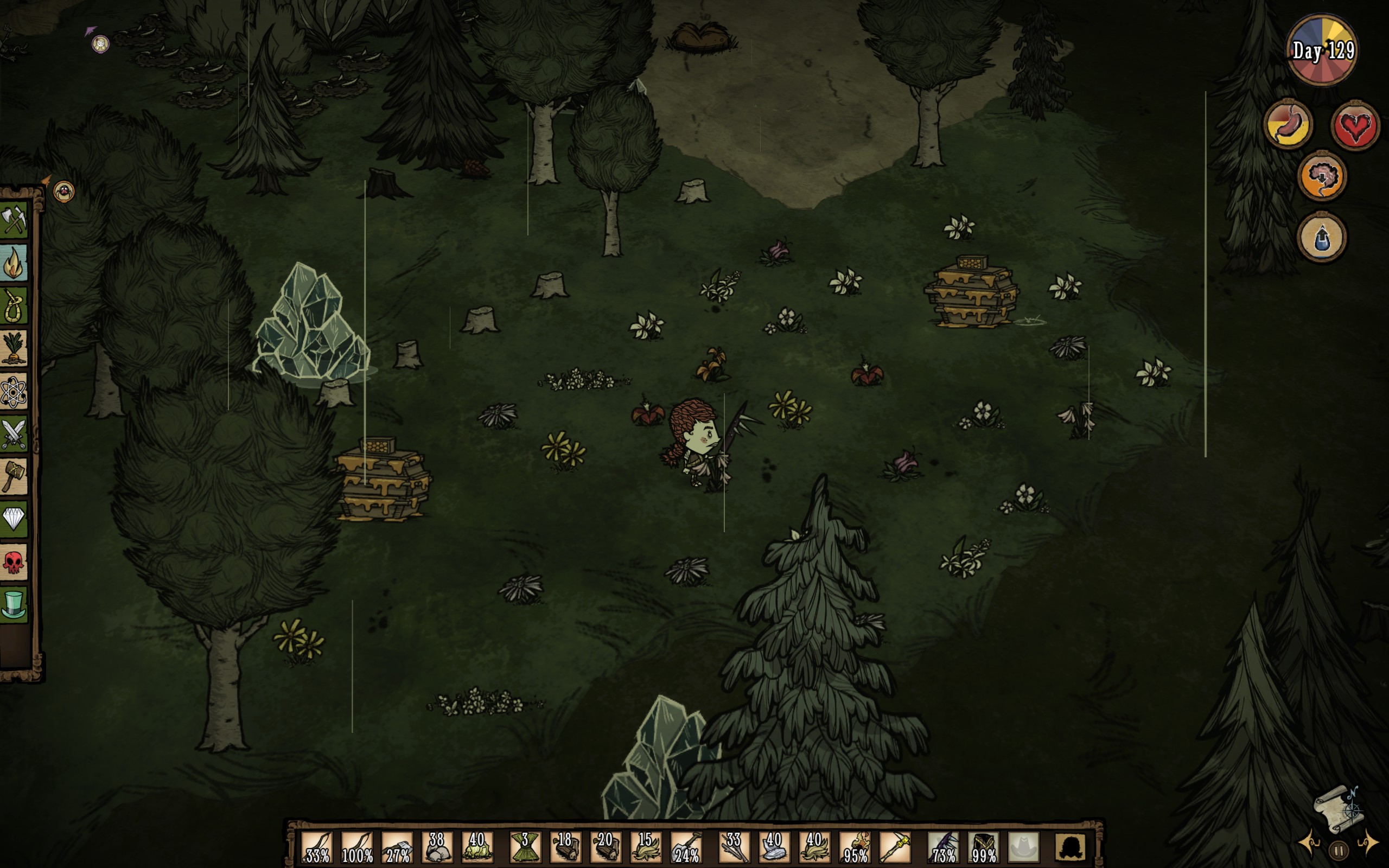Open the Tools crafting tab

click(14, 220)
